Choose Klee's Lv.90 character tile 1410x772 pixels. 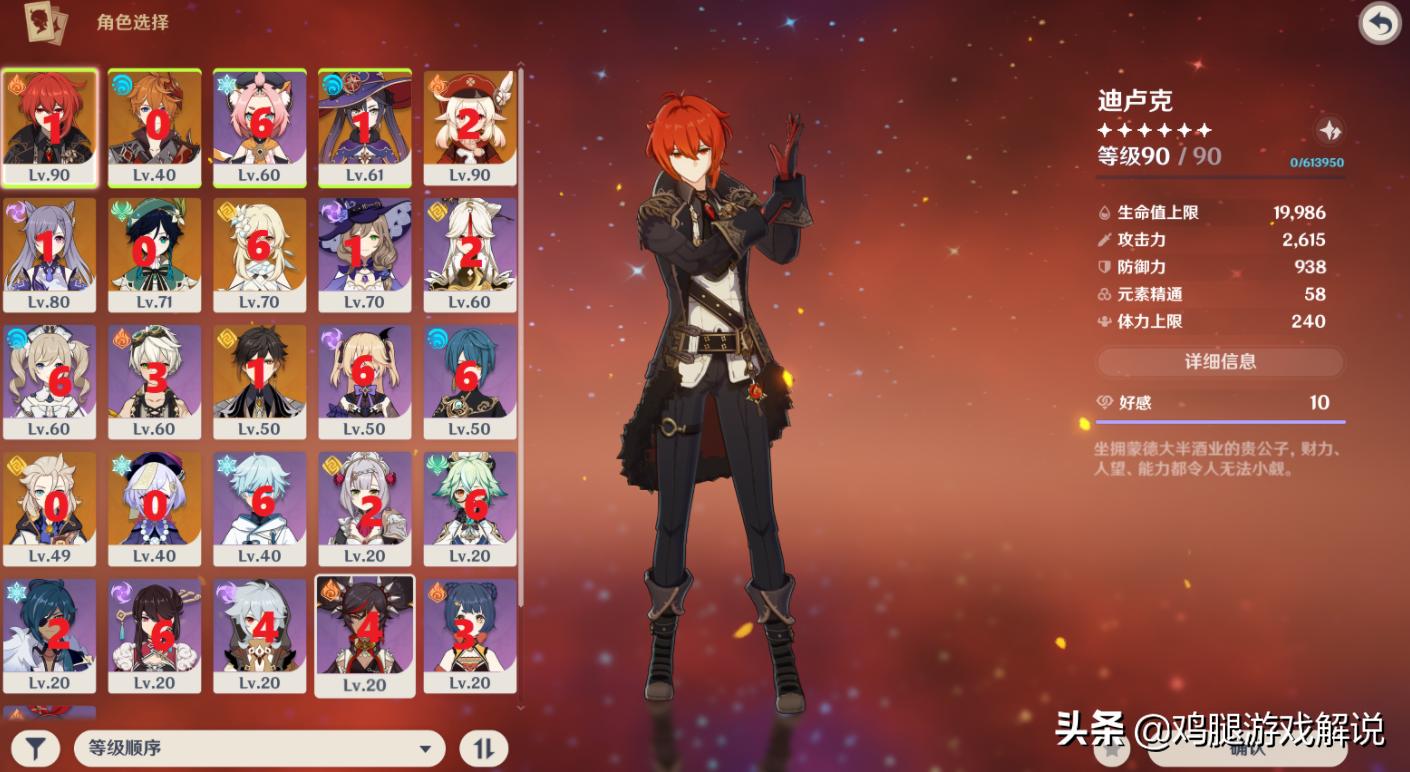point(470,127)
